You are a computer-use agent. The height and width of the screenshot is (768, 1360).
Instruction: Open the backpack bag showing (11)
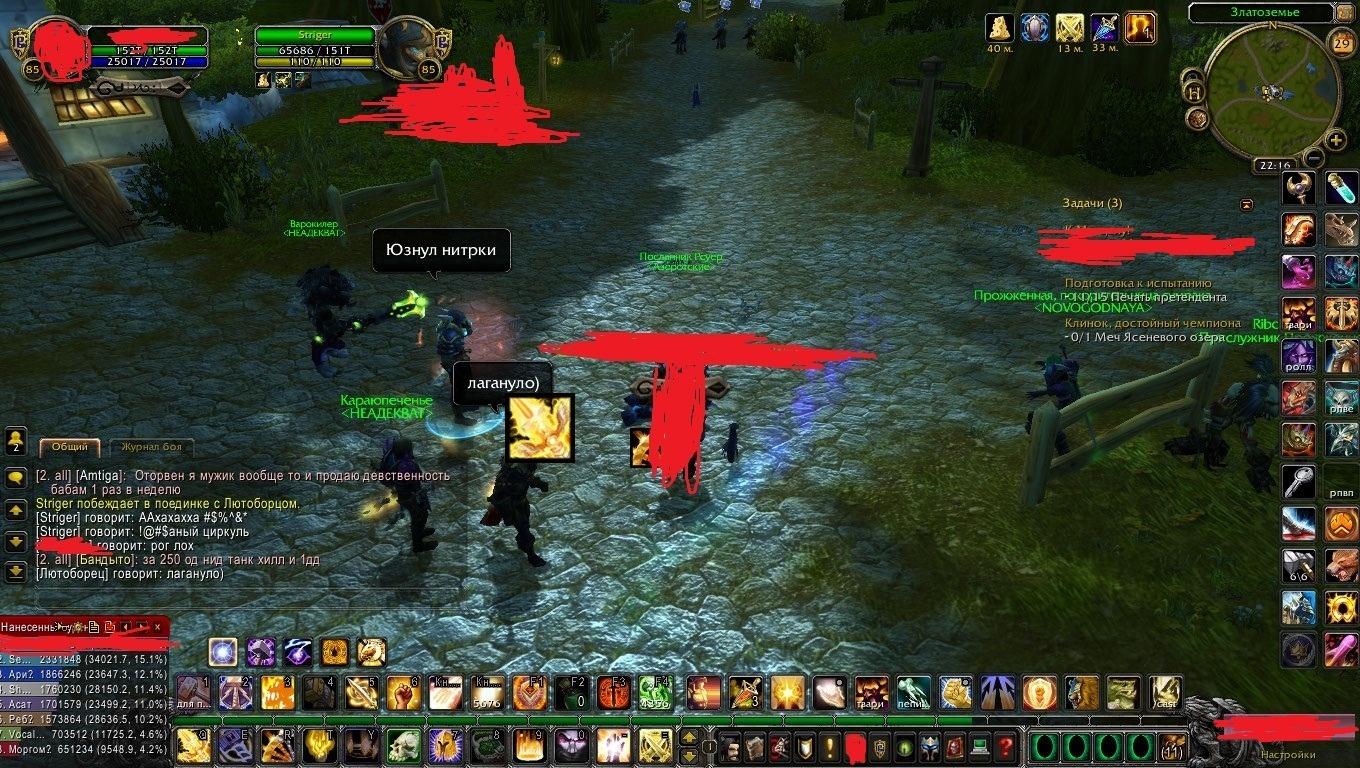click(x=1171, y=747)
